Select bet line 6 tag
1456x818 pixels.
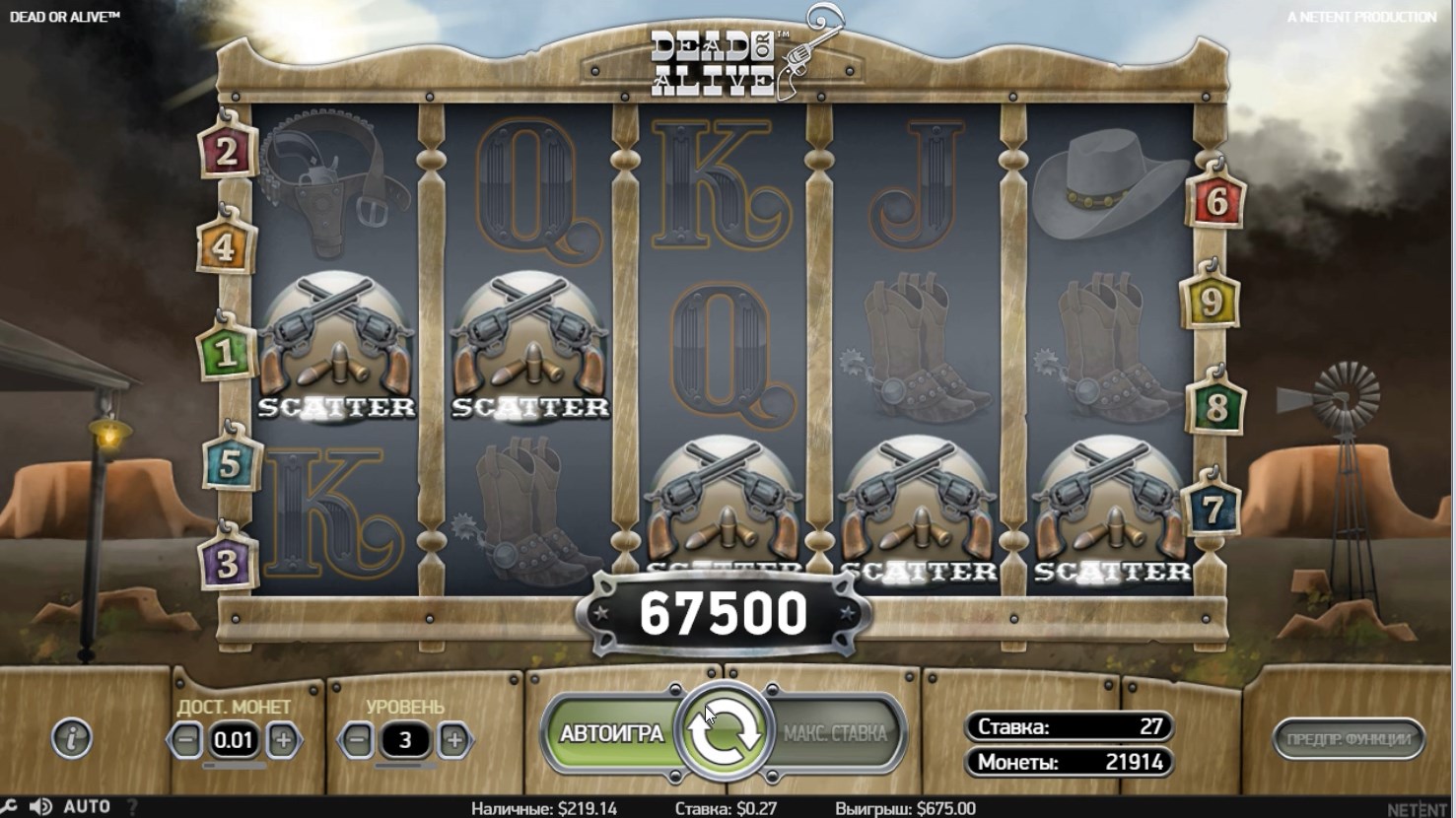pos(1217,202)
